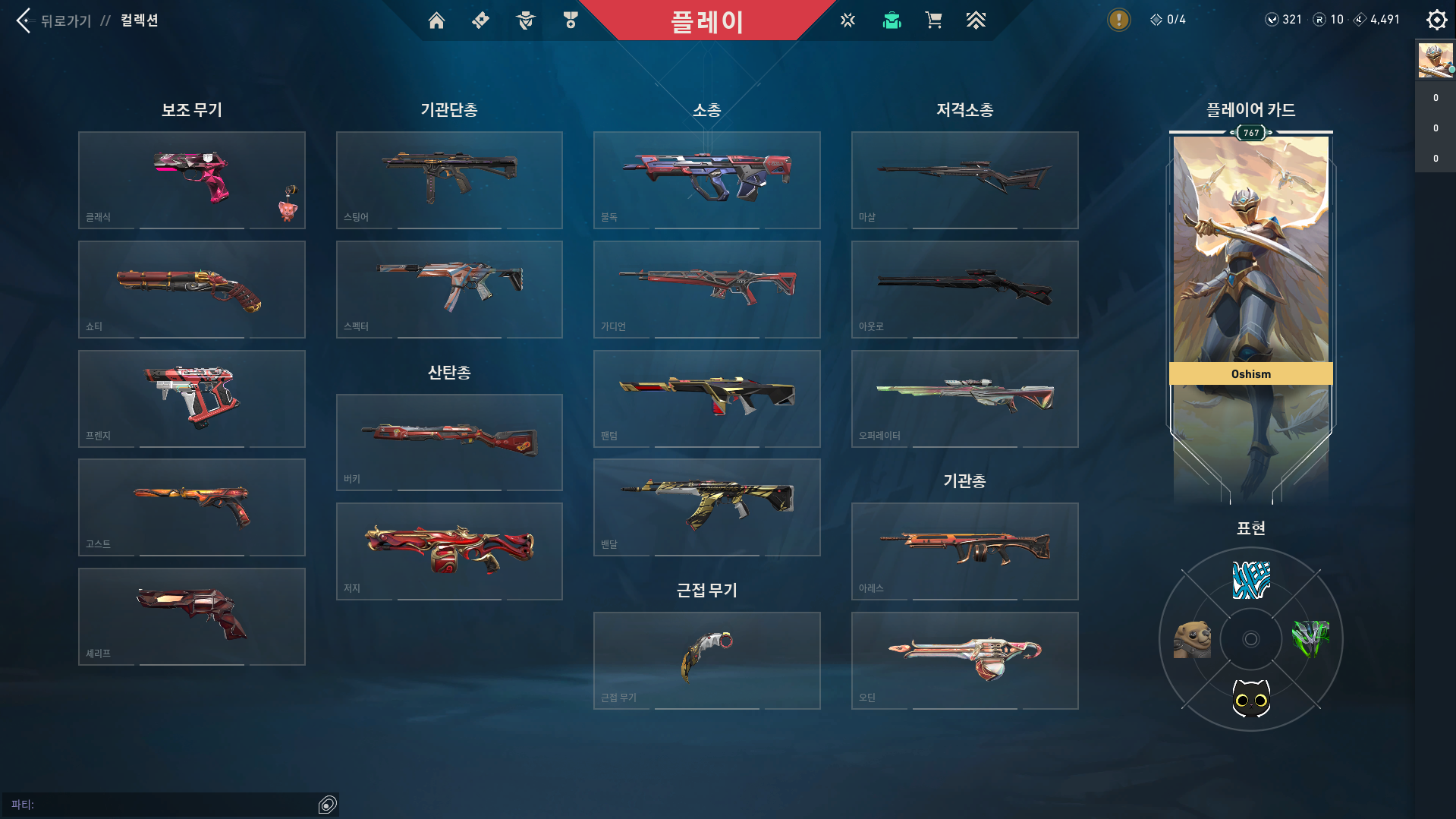Open the 근접 무기 karambit knife slot

(706, 660)
